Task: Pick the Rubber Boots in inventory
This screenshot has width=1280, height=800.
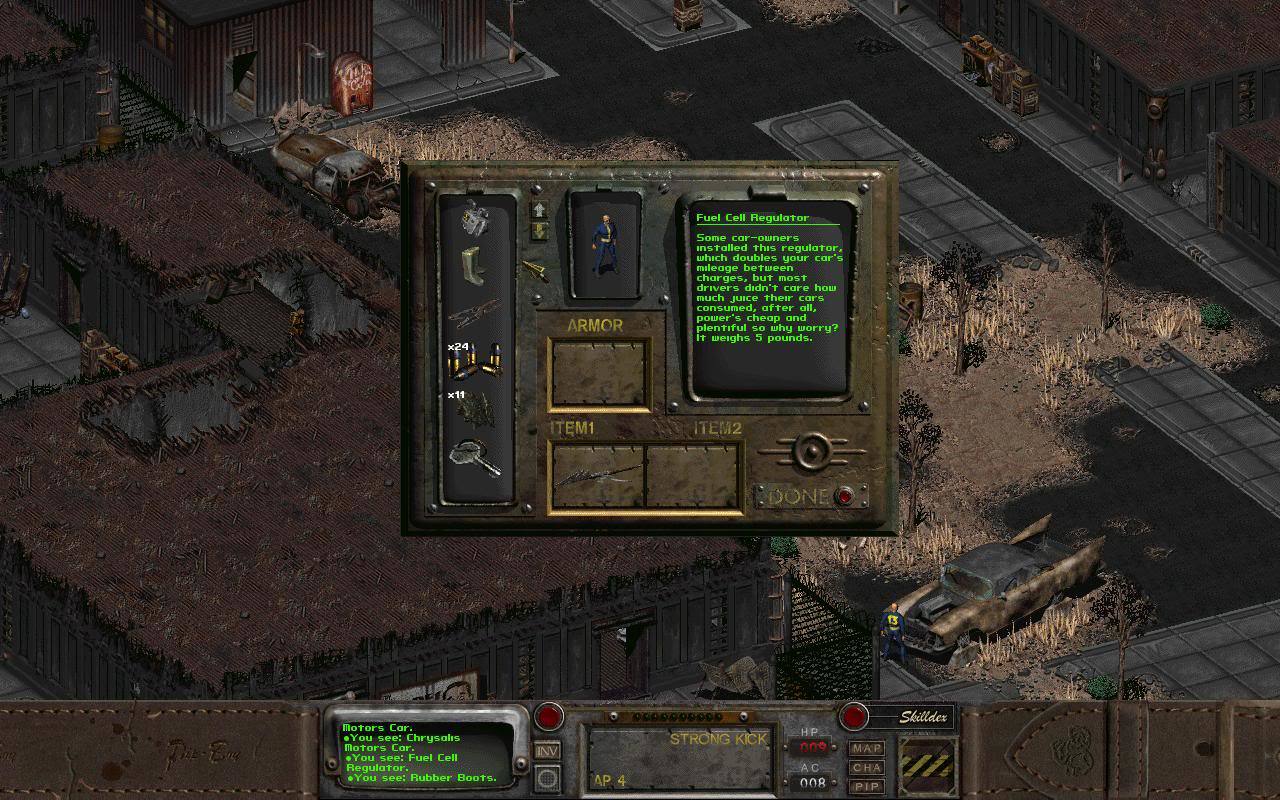Action: 473,267
